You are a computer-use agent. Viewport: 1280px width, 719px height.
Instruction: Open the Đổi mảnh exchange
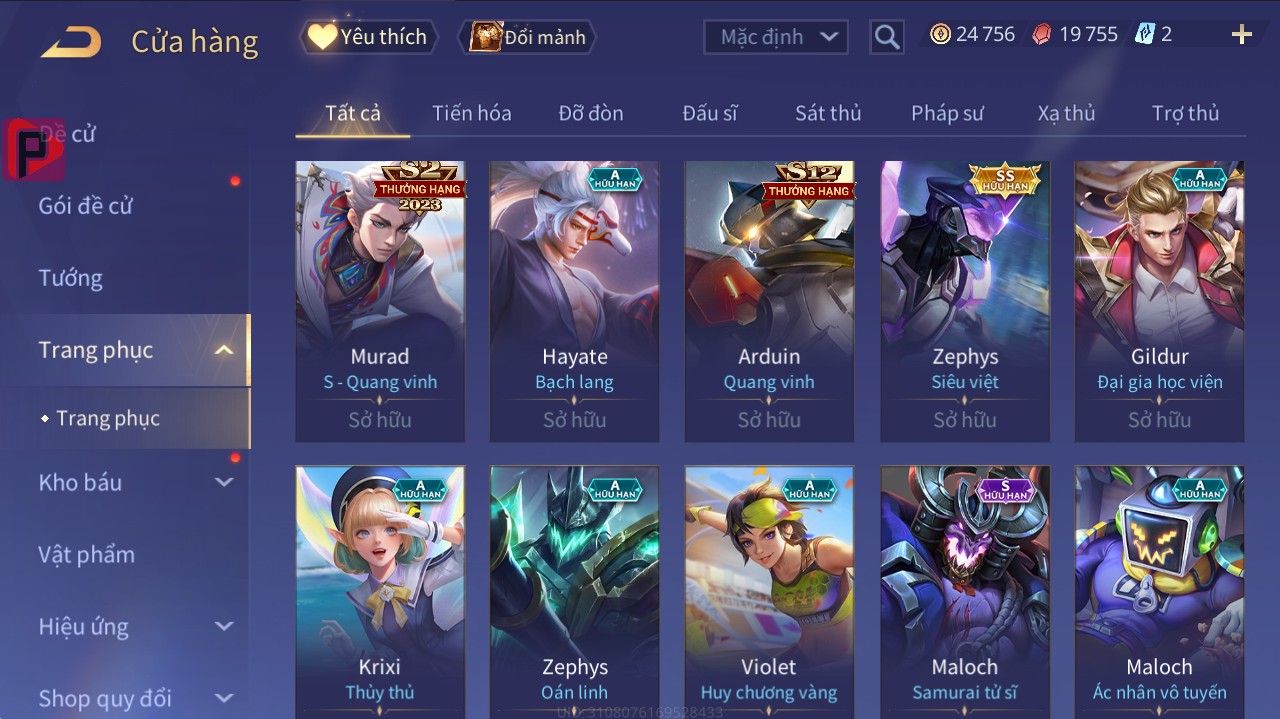[x=528, y=37]
